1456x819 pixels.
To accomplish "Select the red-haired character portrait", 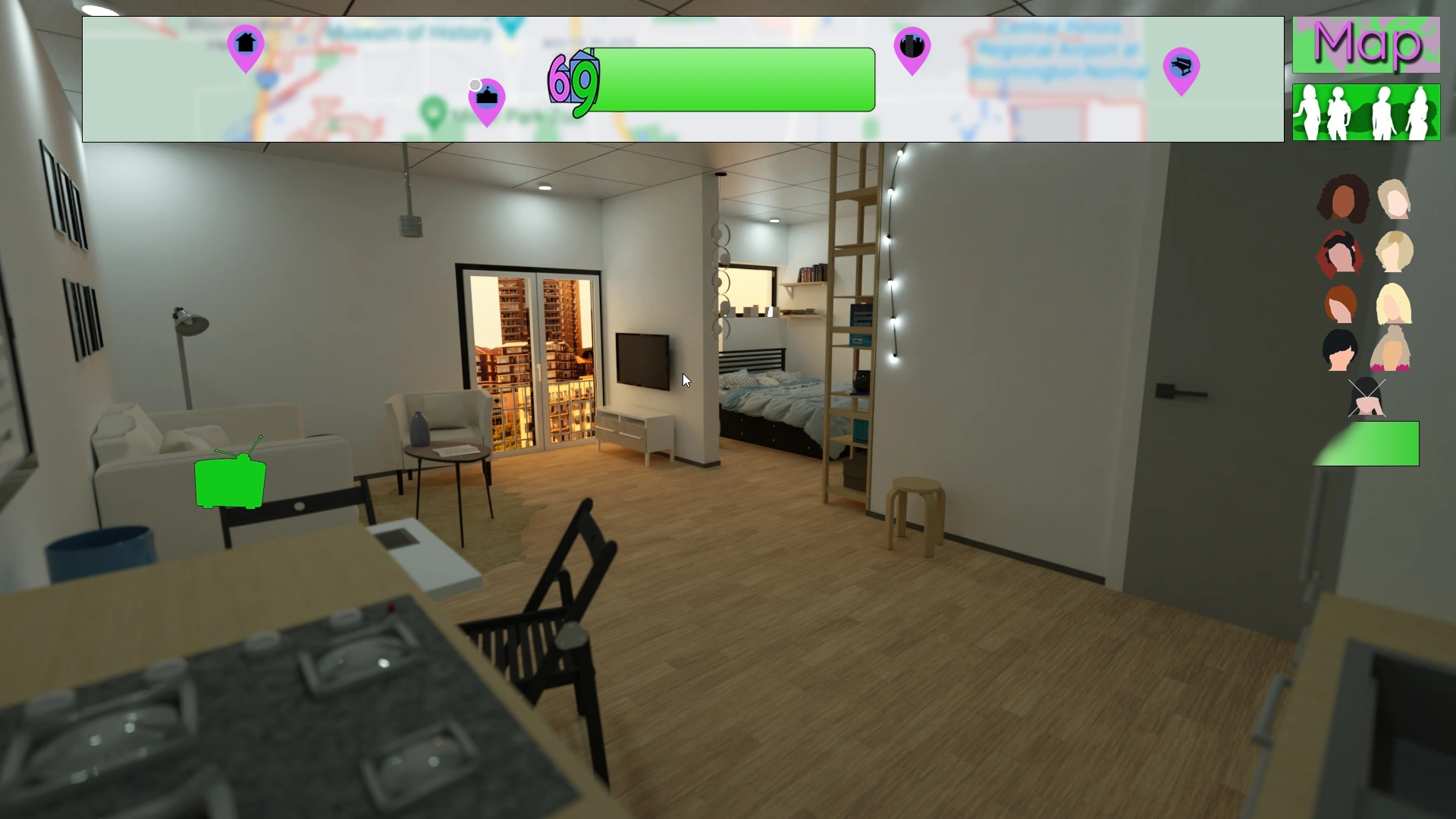I will click(1340, 253).
